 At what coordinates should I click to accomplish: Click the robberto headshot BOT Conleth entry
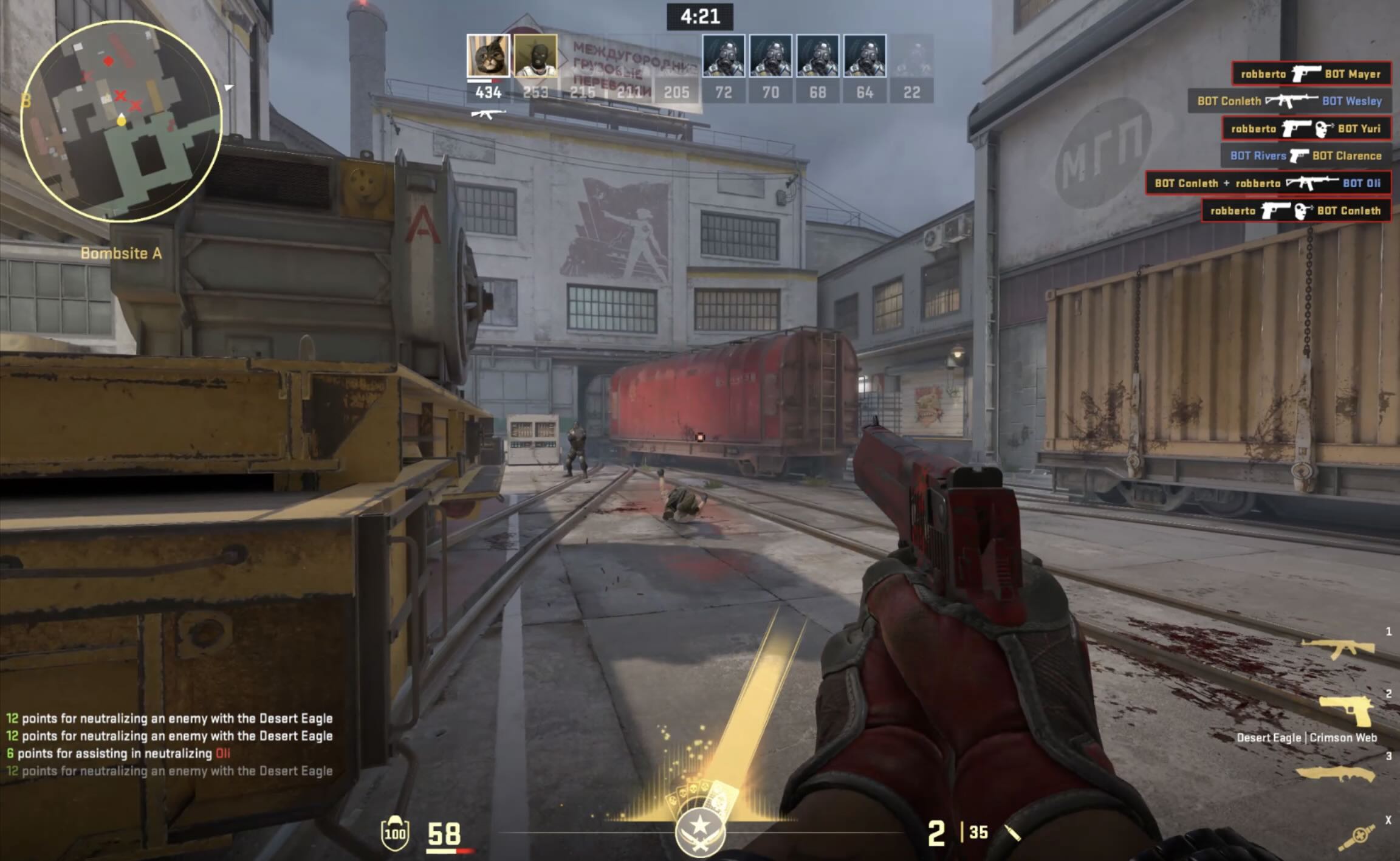tap(1295, 211)
